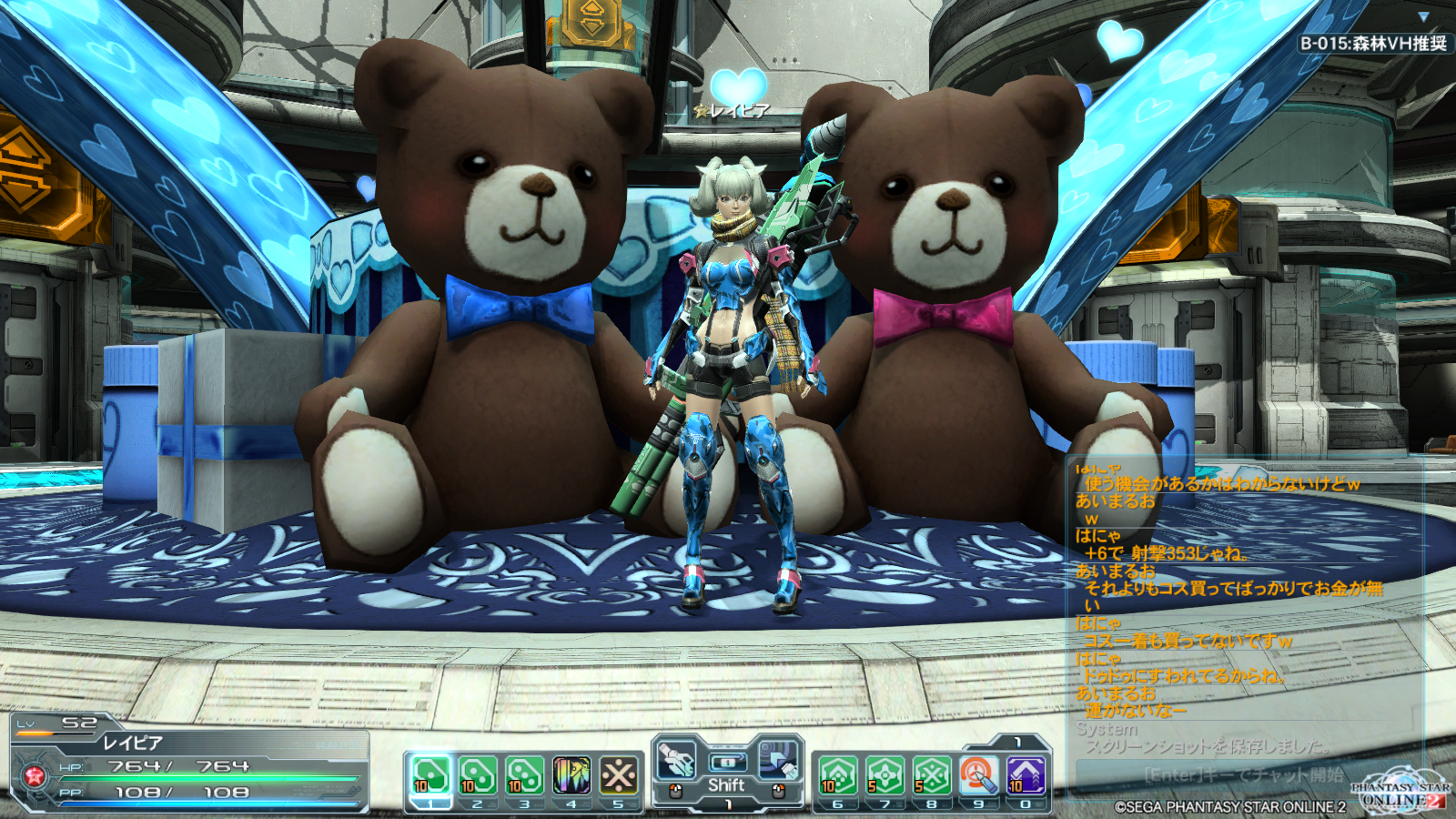The width and height of the screenshot is (1456, 819).
Task: Click the chat input field to start chatting
Action: 1242,774
